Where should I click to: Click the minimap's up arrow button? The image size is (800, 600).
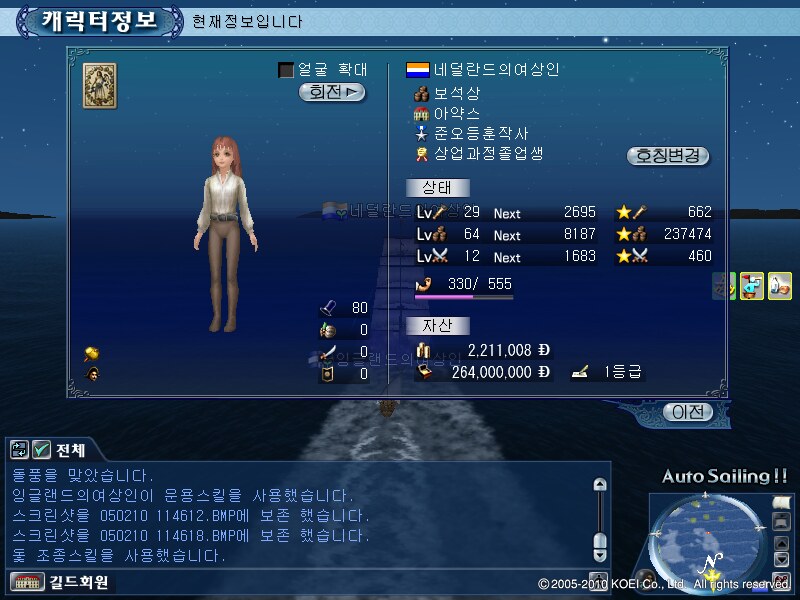pos(783,544)
